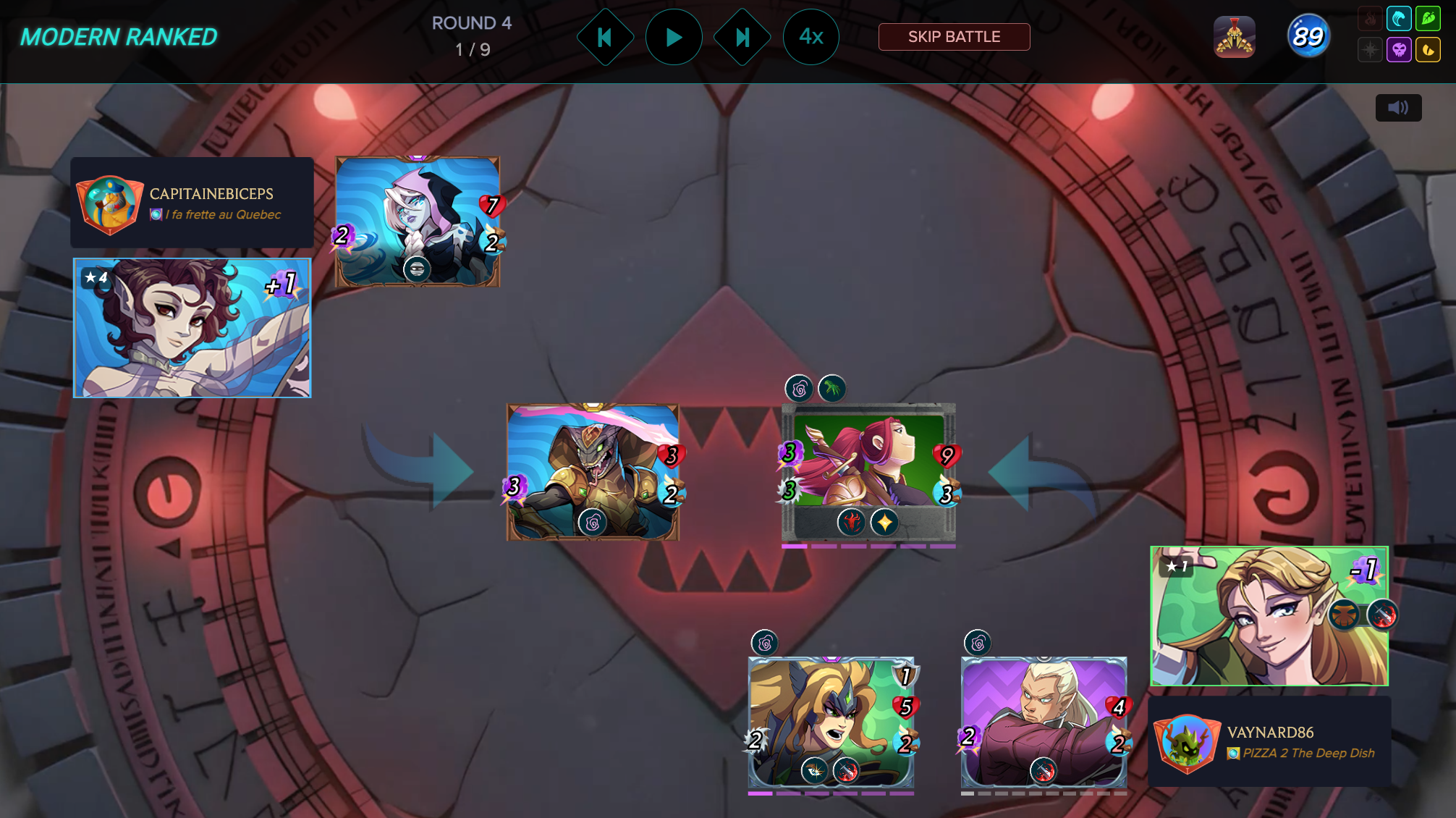1456x818 pixels.
Task: Click the green earth leaf icon
Action: (x=1428, y=19)
